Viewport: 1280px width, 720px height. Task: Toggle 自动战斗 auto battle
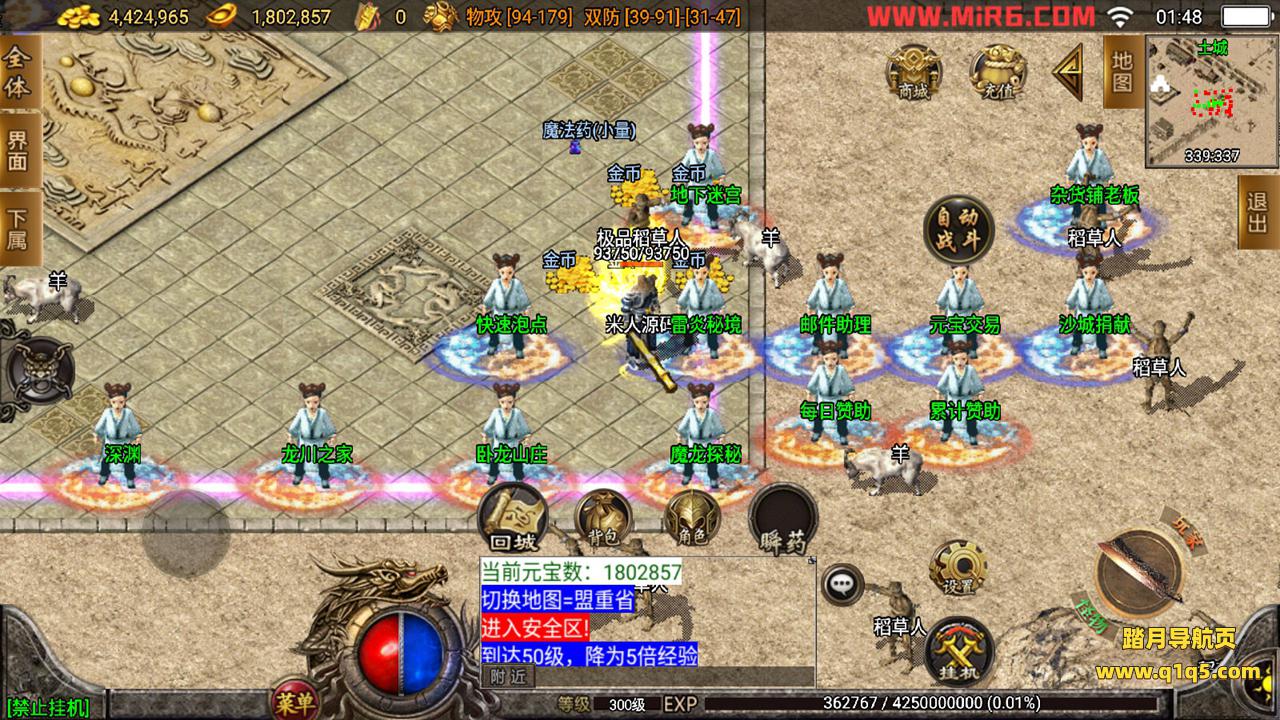click(957, 229)
